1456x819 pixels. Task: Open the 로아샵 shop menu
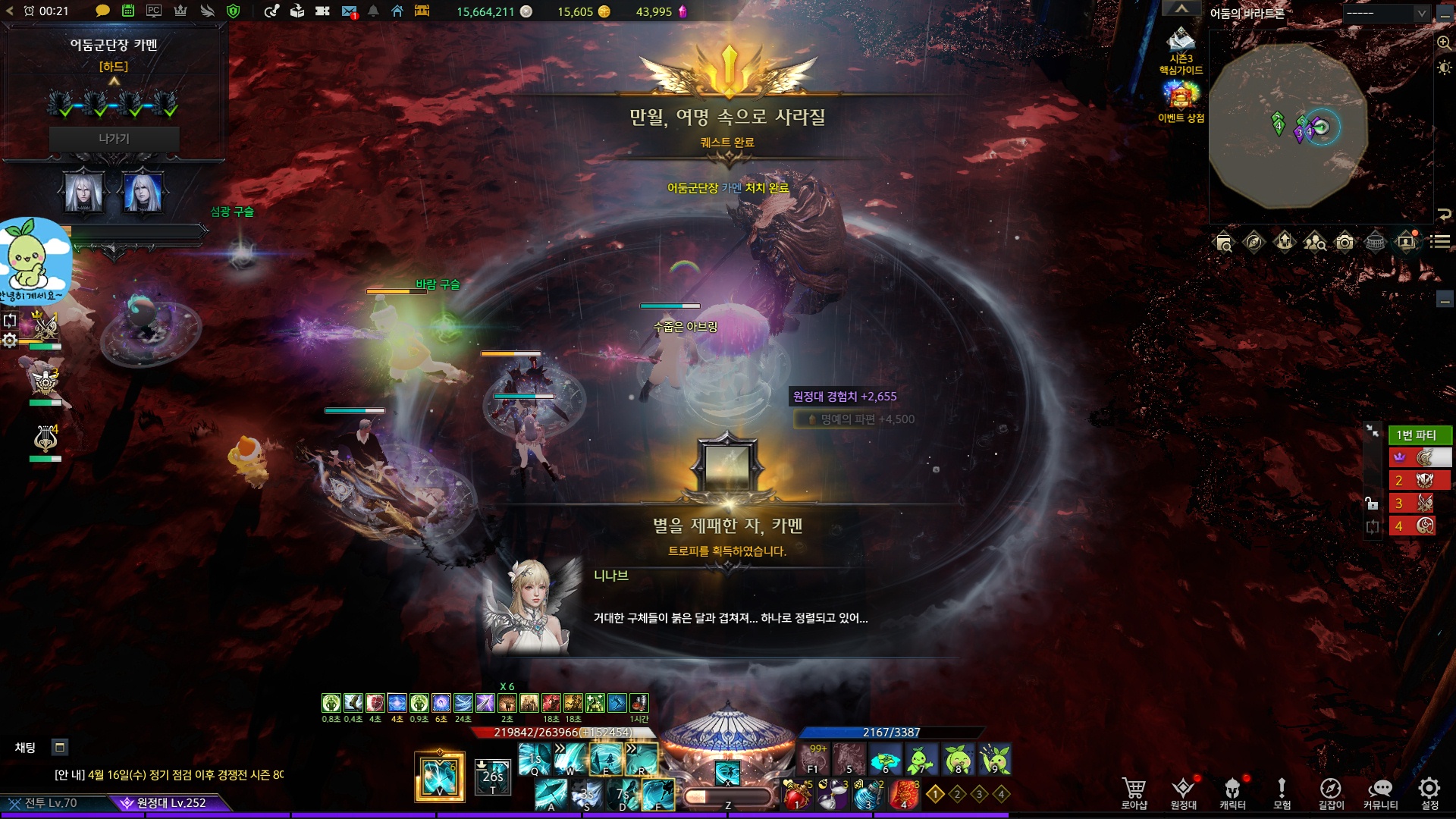(1134, 792)
